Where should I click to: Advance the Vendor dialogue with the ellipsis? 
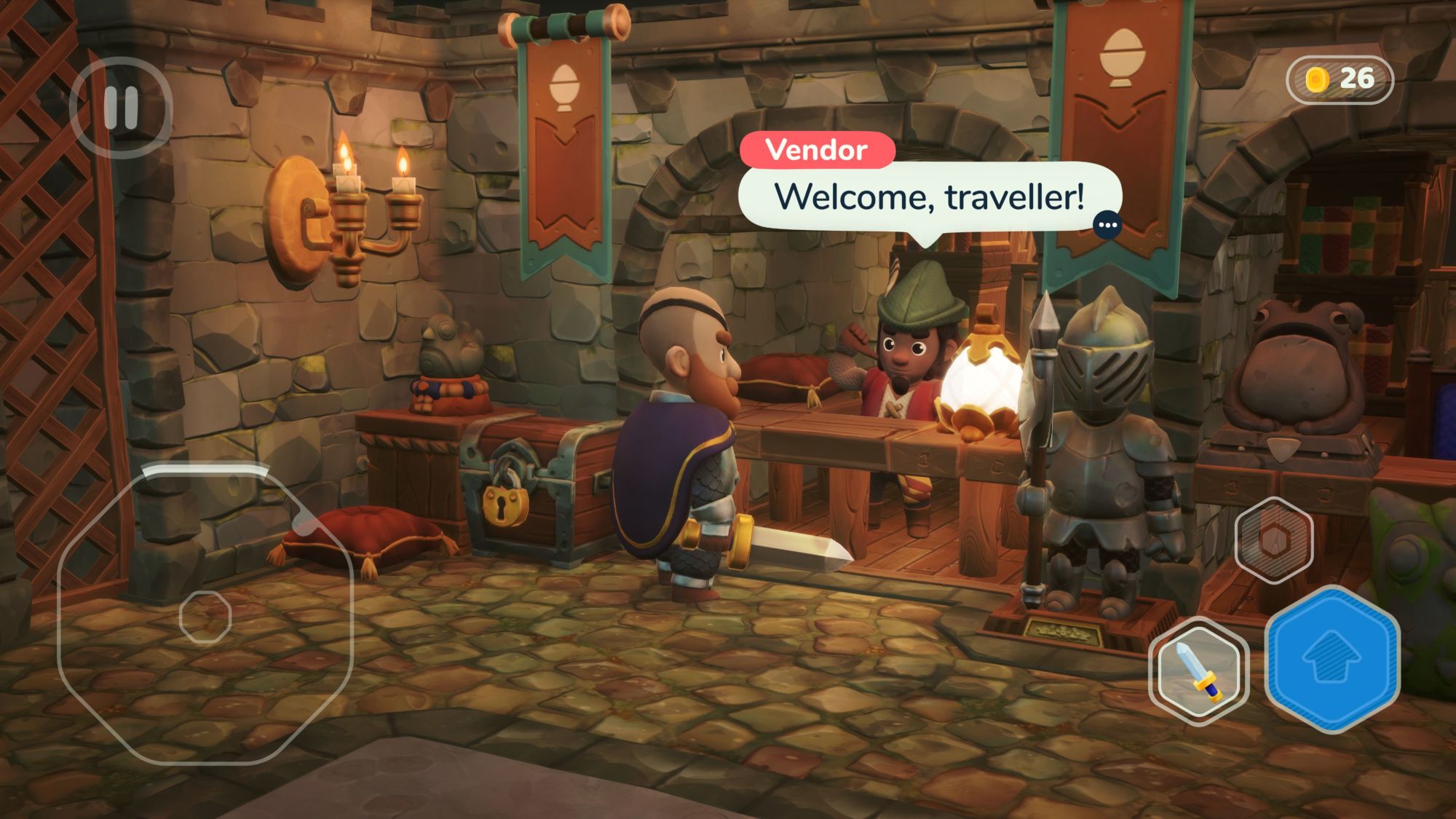pyautogui.click(x=1107, y=225)
